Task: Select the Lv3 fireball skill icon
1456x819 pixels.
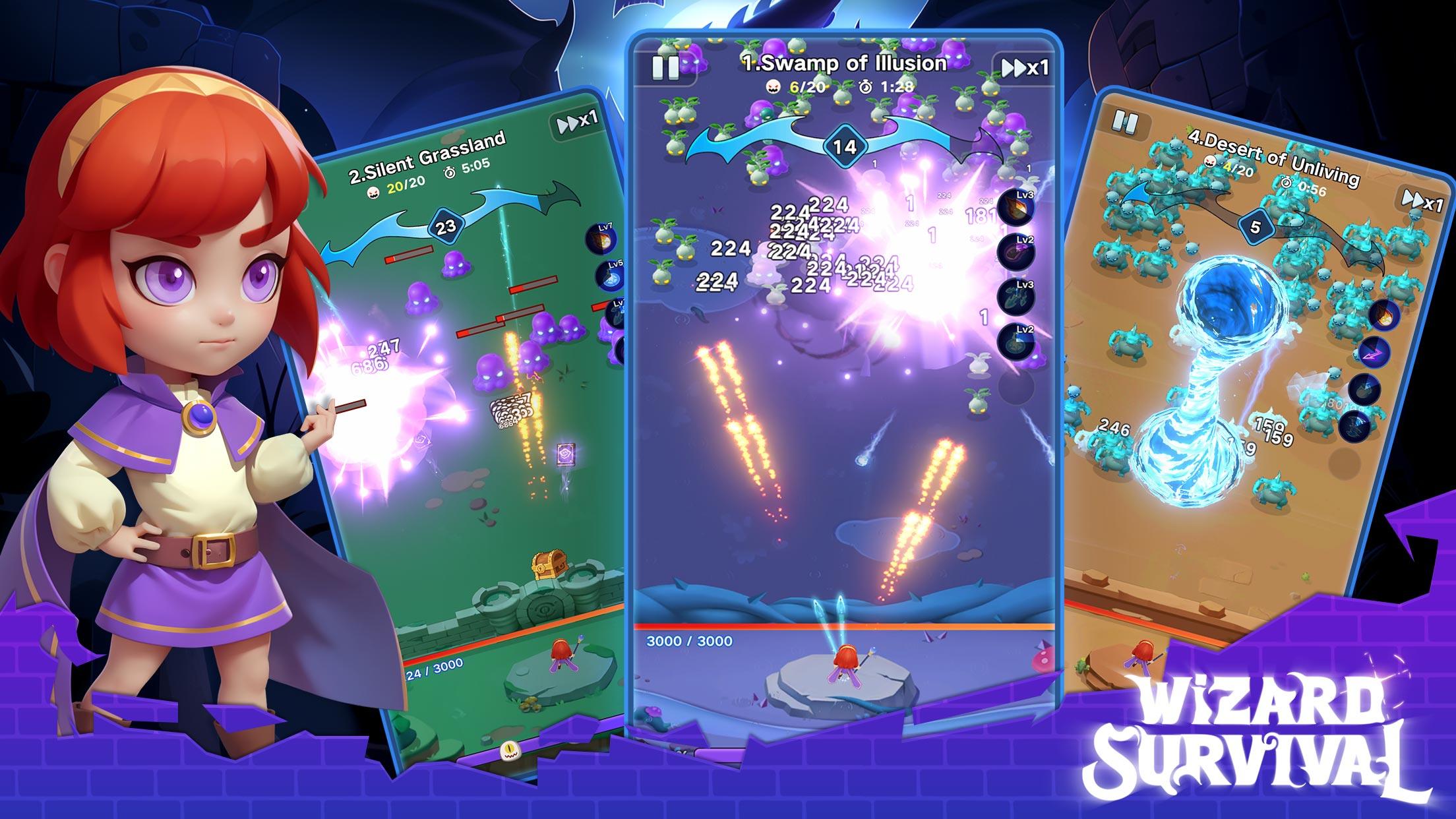Action: click(x=1016, y=208)
